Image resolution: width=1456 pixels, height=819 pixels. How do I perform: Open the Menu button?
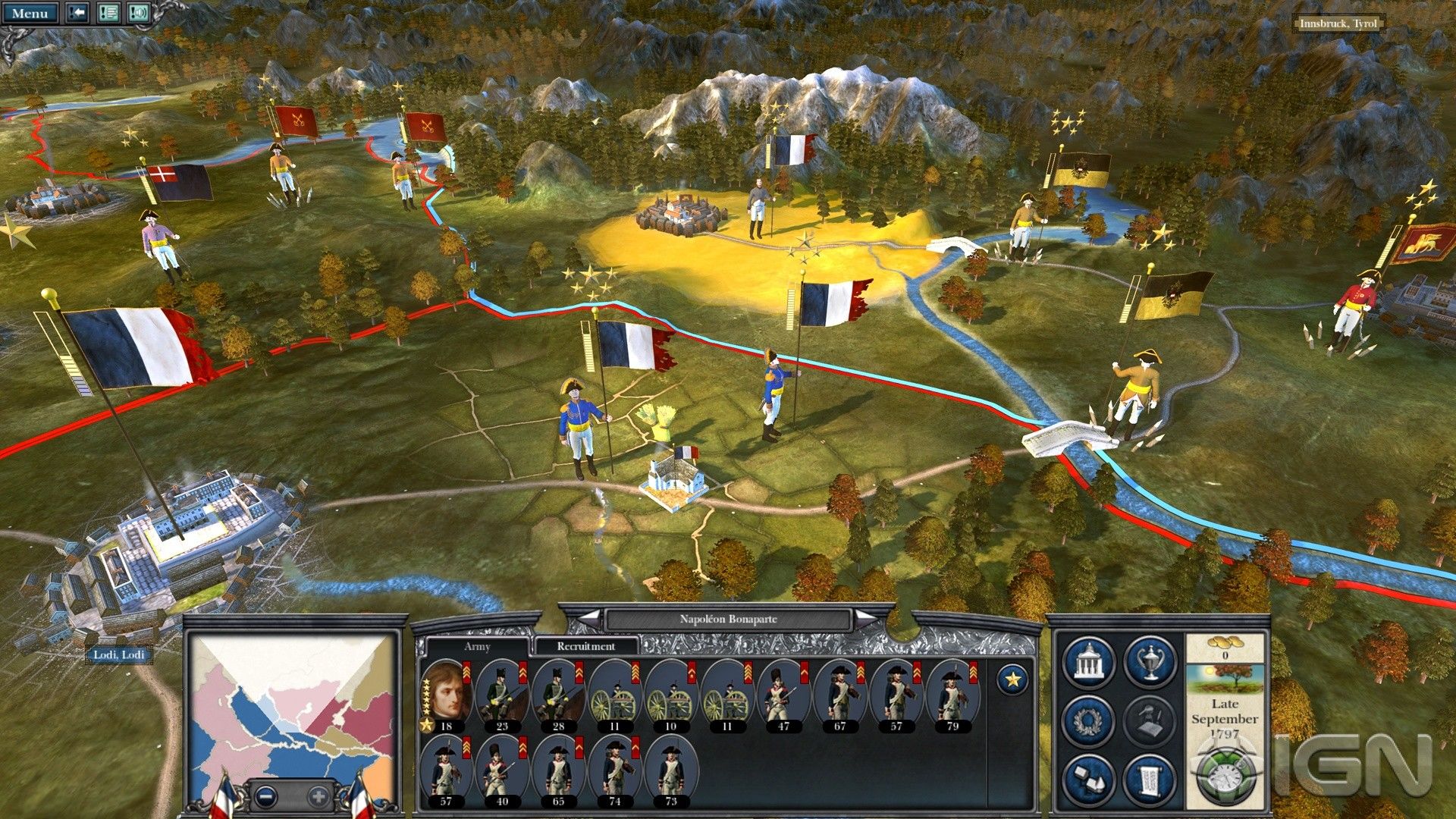pyautogui.click(x=30, y=13)
